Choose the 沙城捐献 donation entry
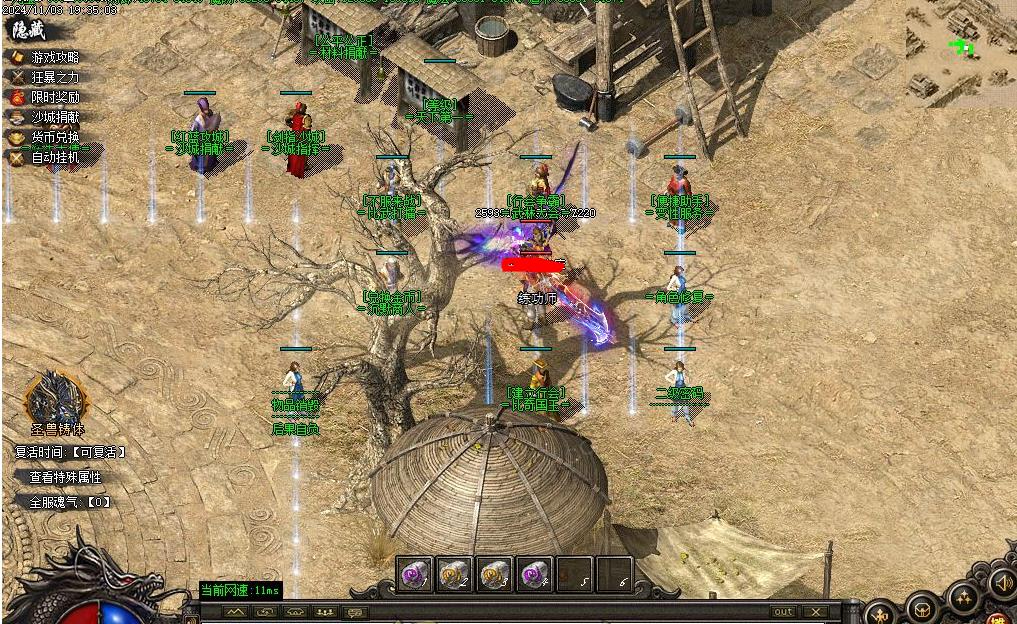Screen dimensions: 1017x624 click(x=54, y=117)
